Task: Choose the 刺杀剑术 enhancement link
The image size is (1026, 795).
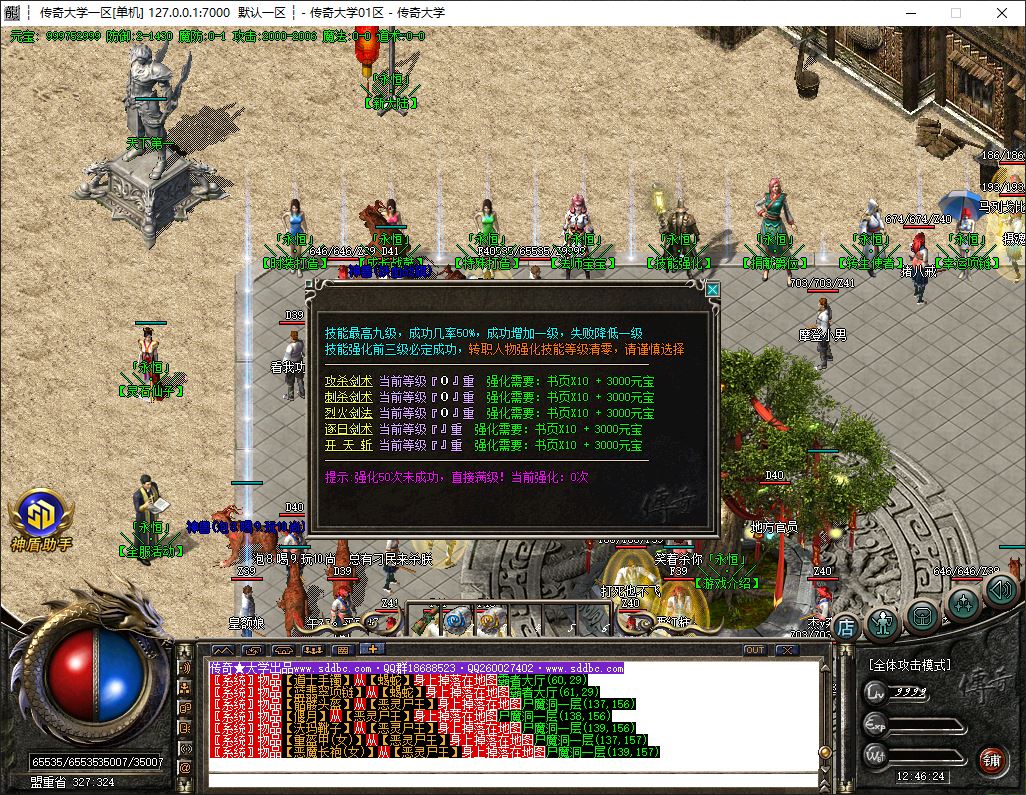Action: click(x=347, y=397)
